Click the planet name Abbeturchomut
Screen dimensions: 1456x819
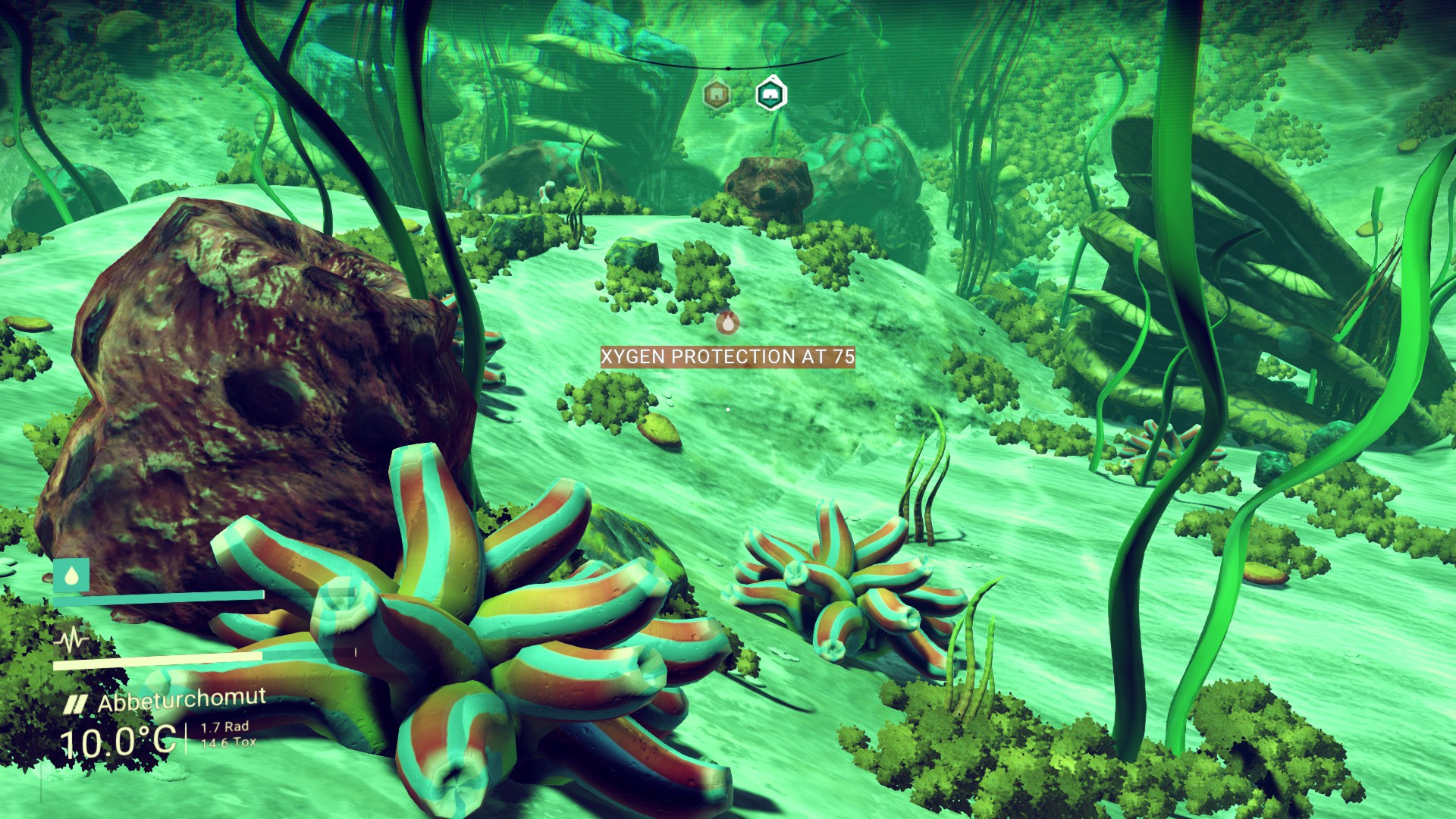[x=181, y=700]
